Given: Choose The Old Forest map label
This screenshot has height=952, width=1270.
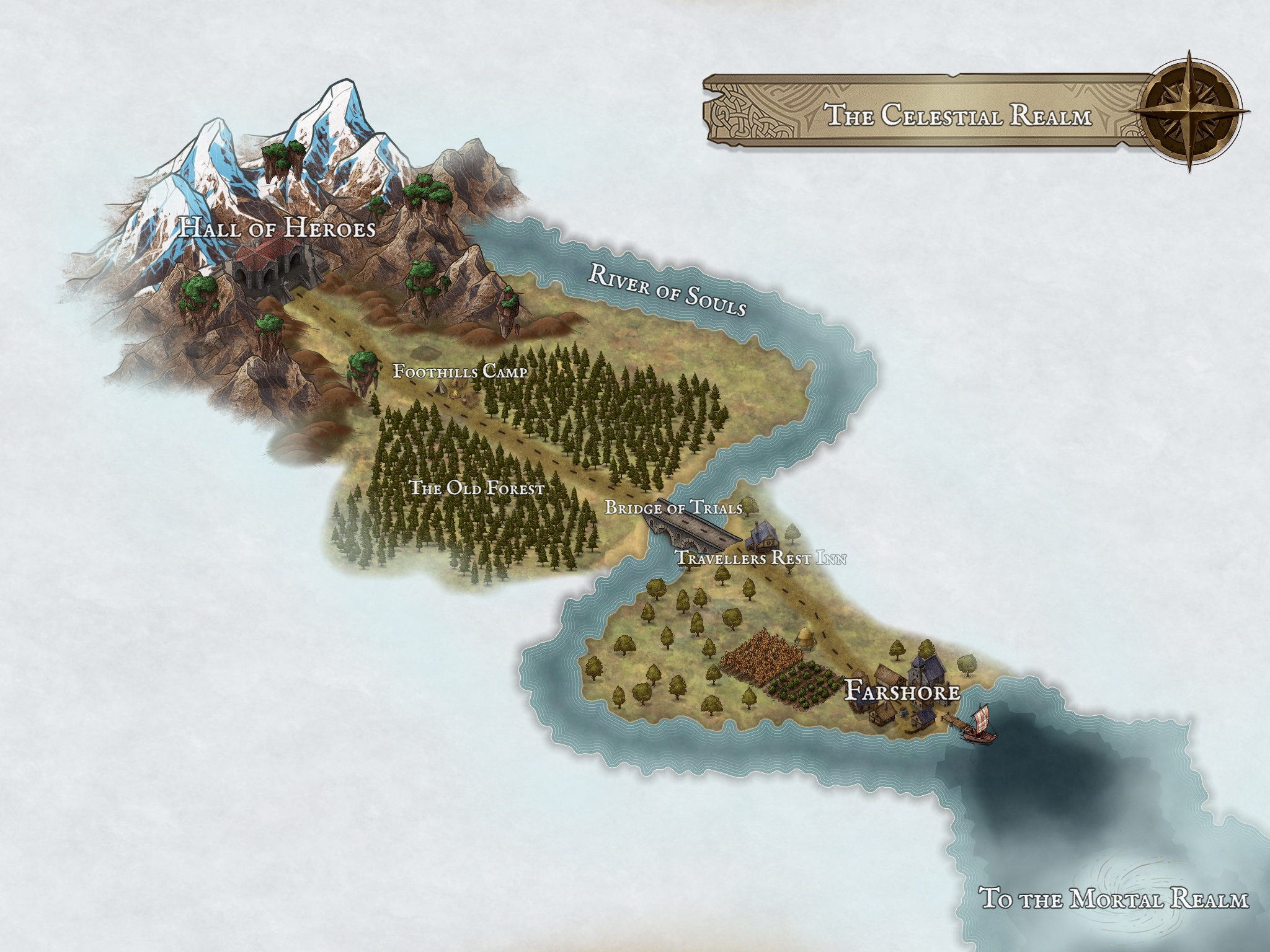Looking at the screenshot, I should click(477, 488).
